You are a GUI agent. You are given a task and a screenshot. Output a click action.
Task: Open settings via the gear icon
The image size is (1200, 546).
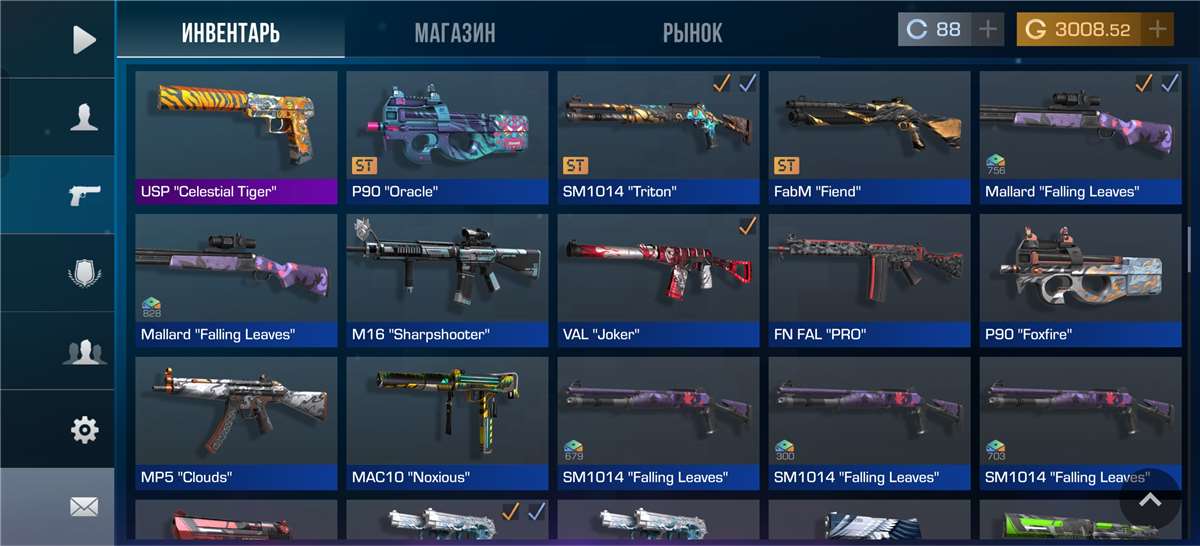(84, 430)
